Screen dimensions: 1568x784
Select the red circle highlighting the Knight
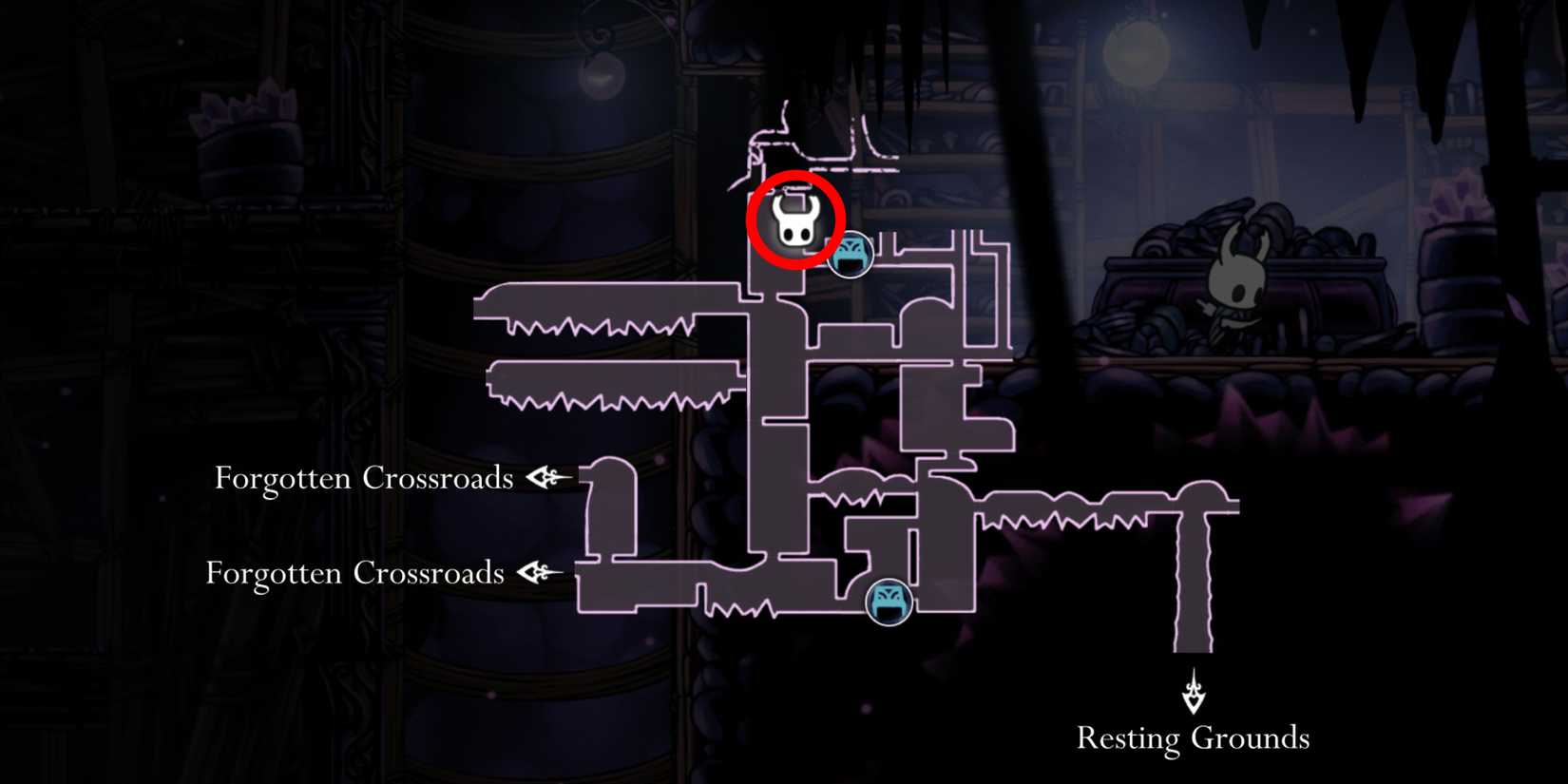[798, 220]
